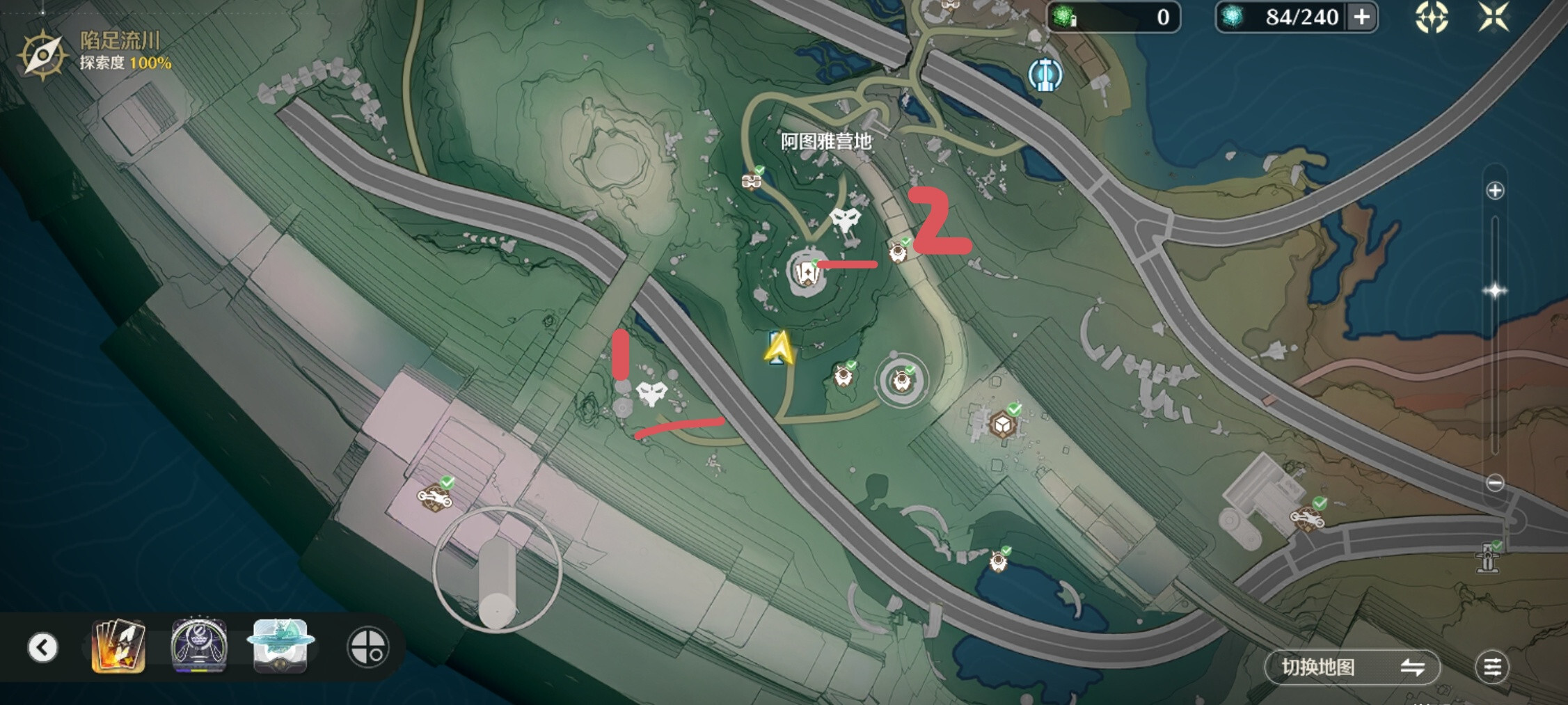
Task: Select the purple gadget machine icon
Action: 199,647
